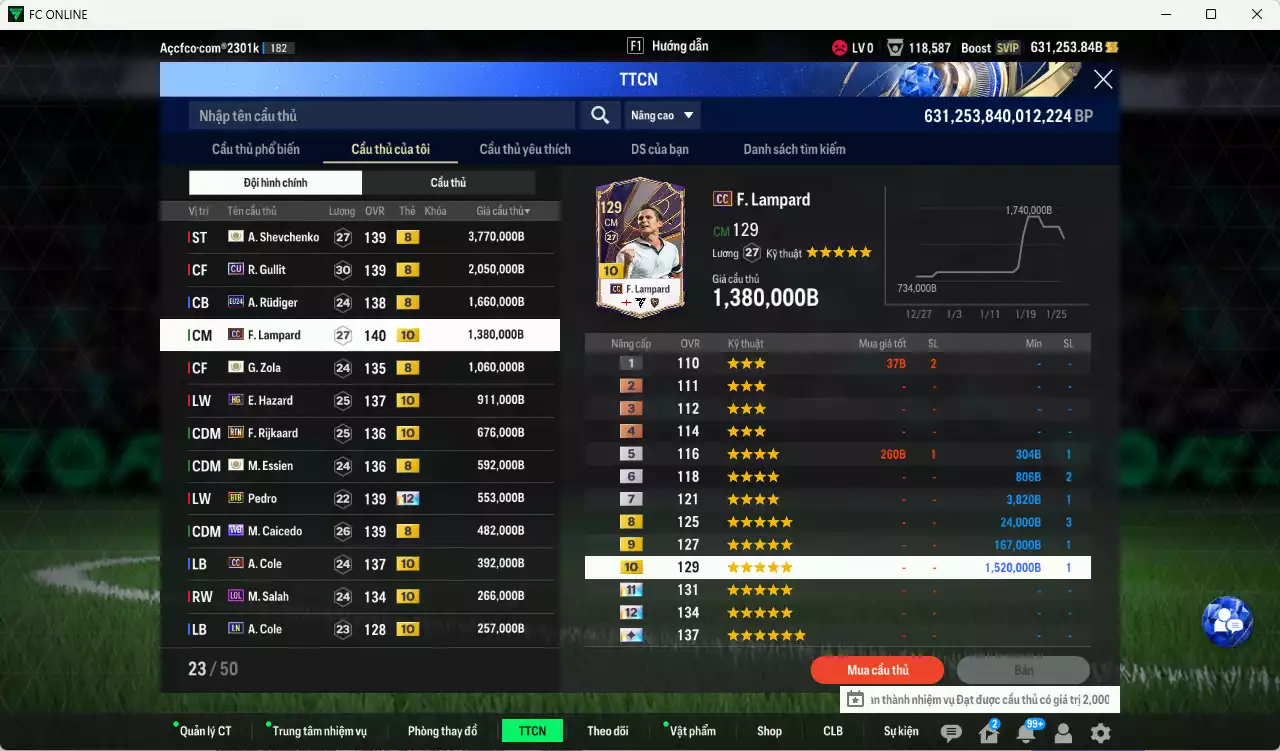Open the Shop tab in bottom navigation
This screenshot has width=1280, height=751.
769,730
